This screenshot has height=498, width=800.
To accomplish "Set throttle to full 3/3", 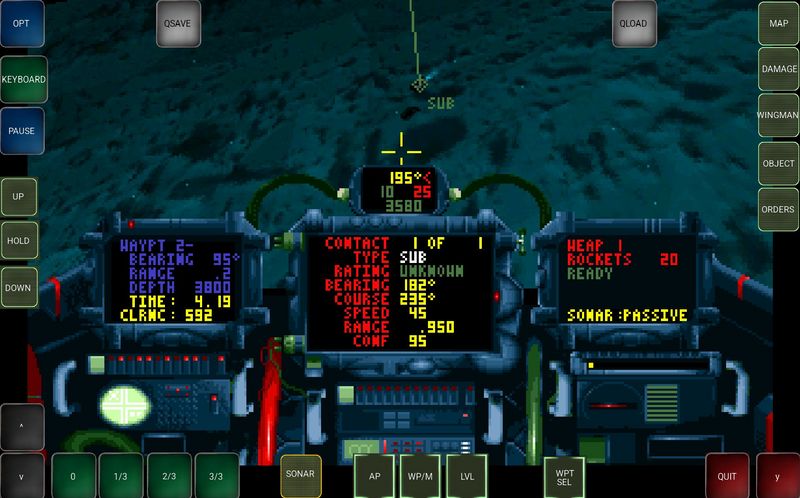I will (217, 476).
